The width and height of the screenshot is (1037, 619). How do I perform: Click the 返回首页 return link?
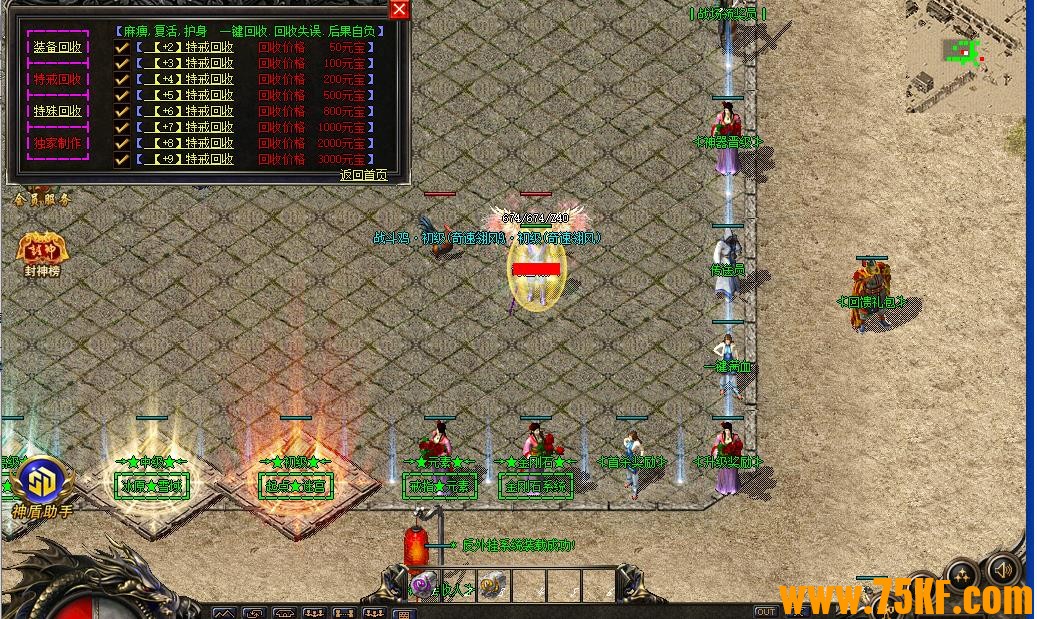pyautogui.click(x=363, y=175)
